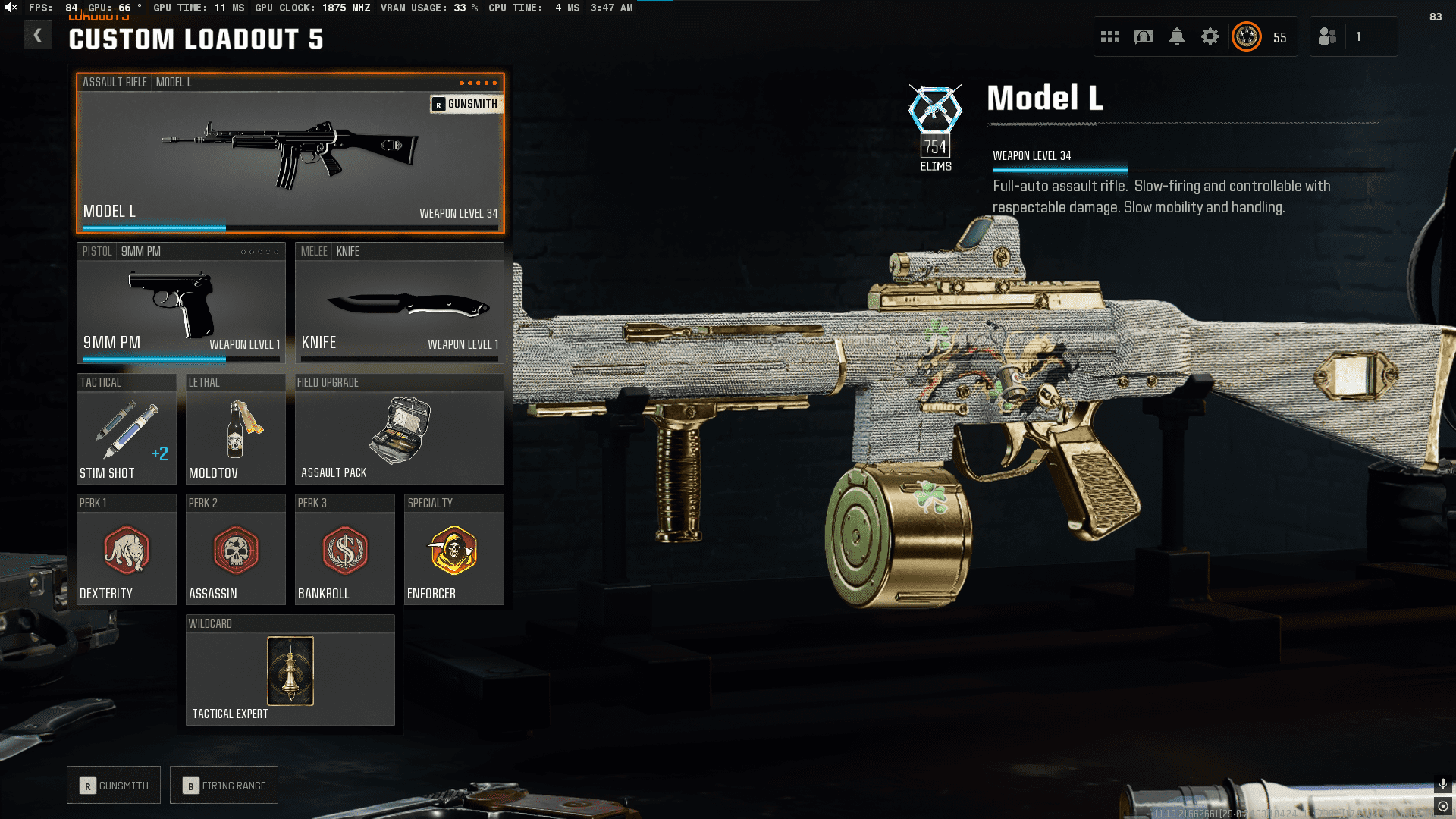Open Gunsmith on the Model L card
Screen dimensions: 1456x819
coord(466,104)
